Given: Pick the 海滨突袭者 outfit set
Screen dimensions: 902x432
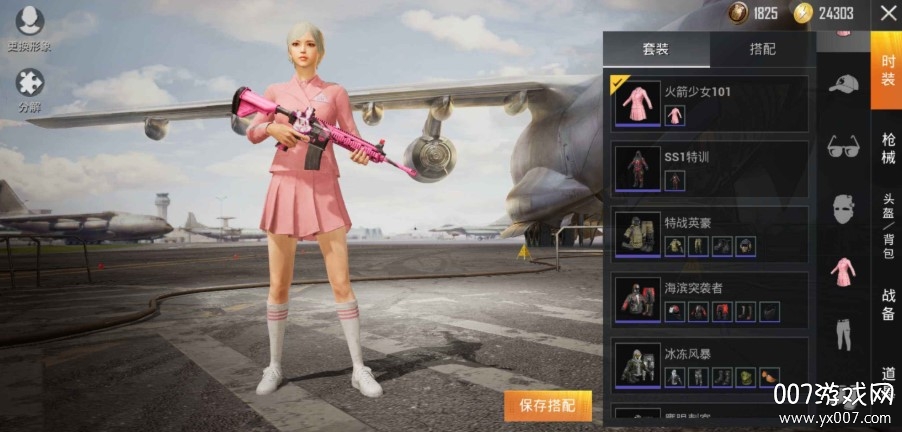Looking at the screenshot, I should pos(710,299).
